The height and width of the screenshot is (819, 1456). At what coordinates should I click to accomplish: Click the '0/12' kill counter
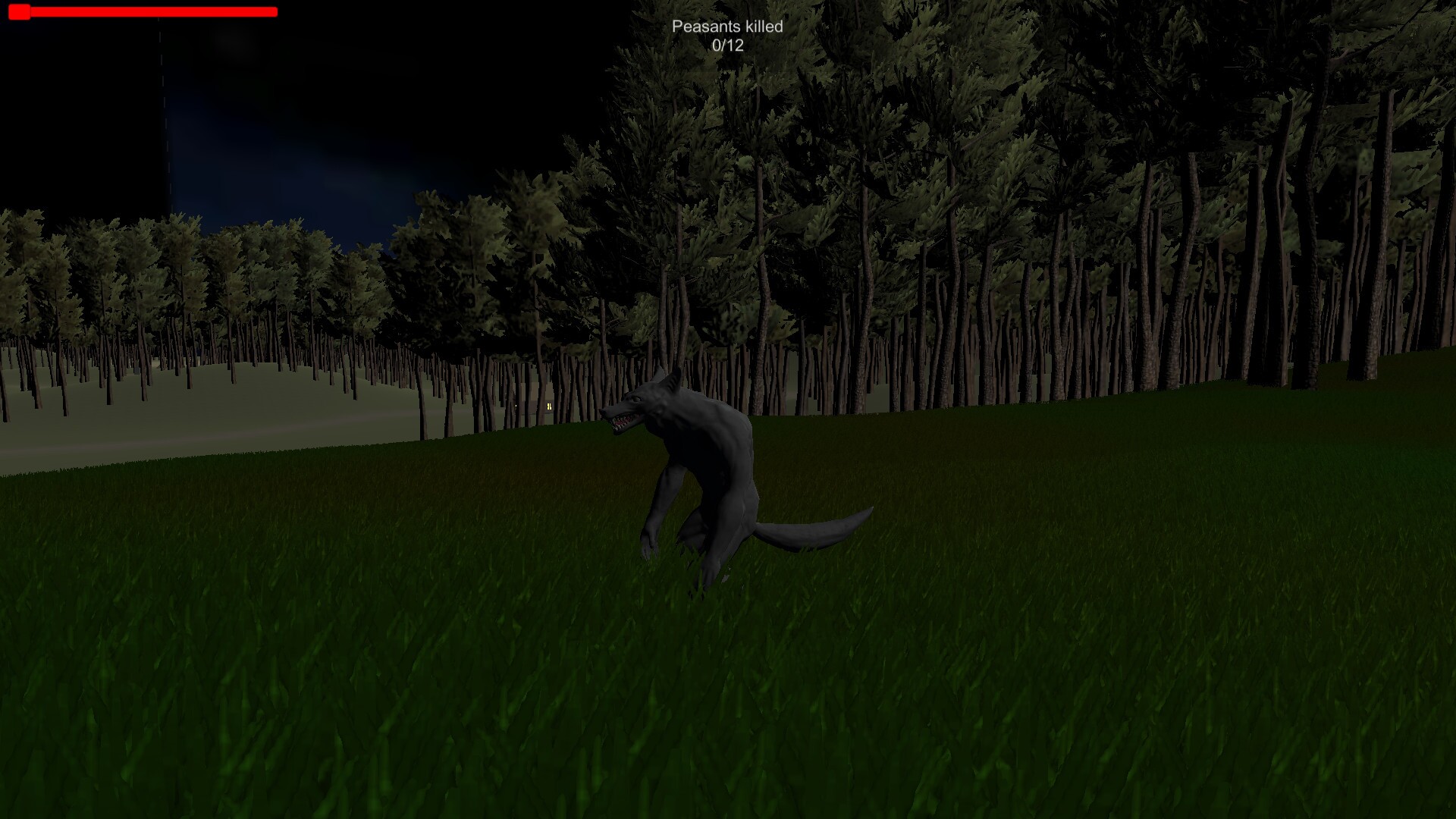726,45
